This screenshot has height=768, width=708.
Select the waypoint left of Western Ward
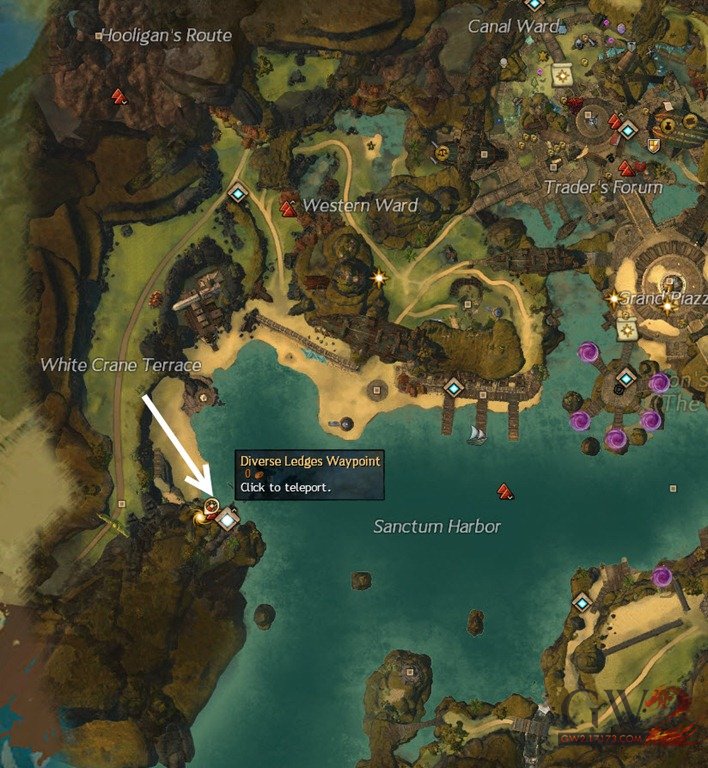coord(238,194)
